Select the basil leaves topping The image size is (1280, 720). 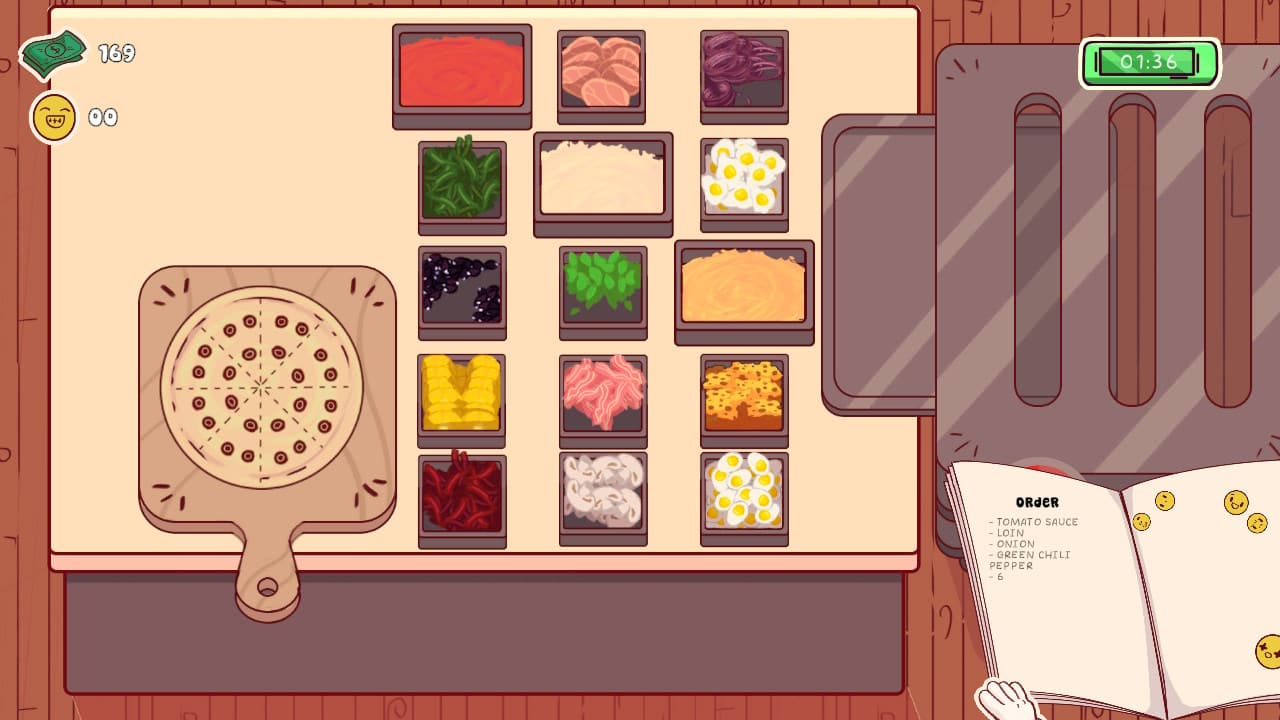coord(602,292)
